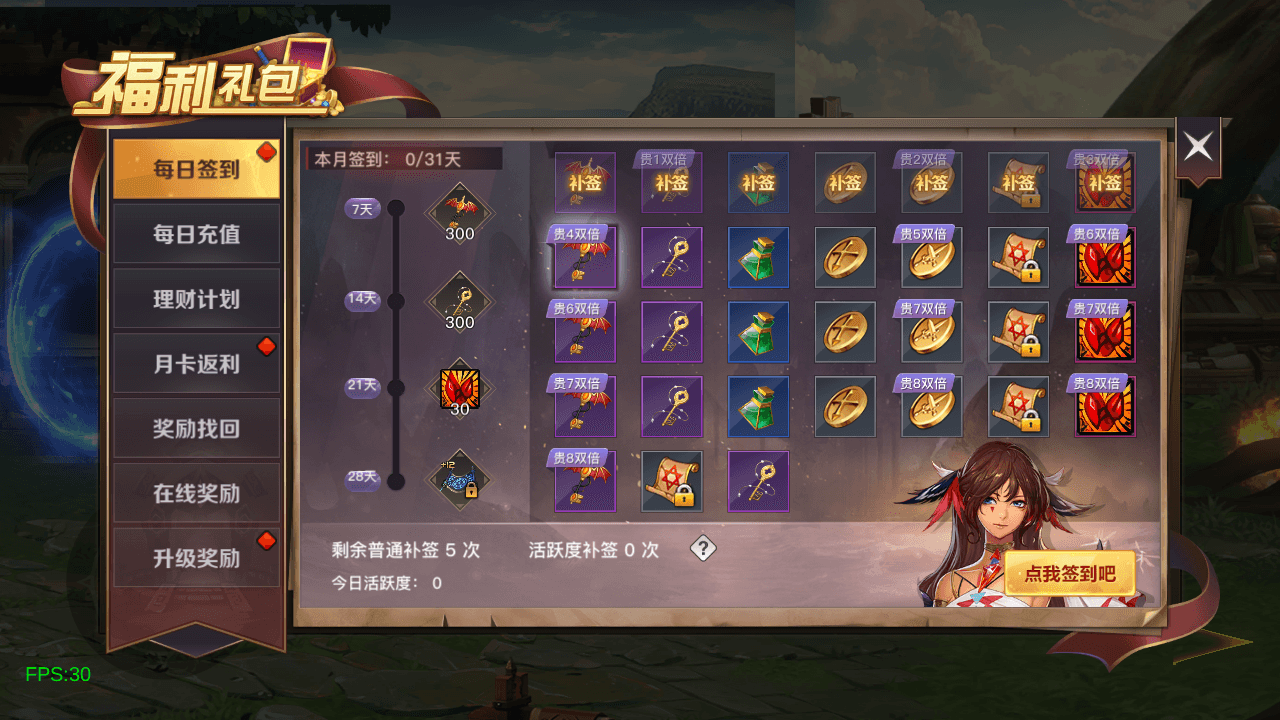Click the help question mark icon
Screen dimensions: 1280x720
click(702, 548)
